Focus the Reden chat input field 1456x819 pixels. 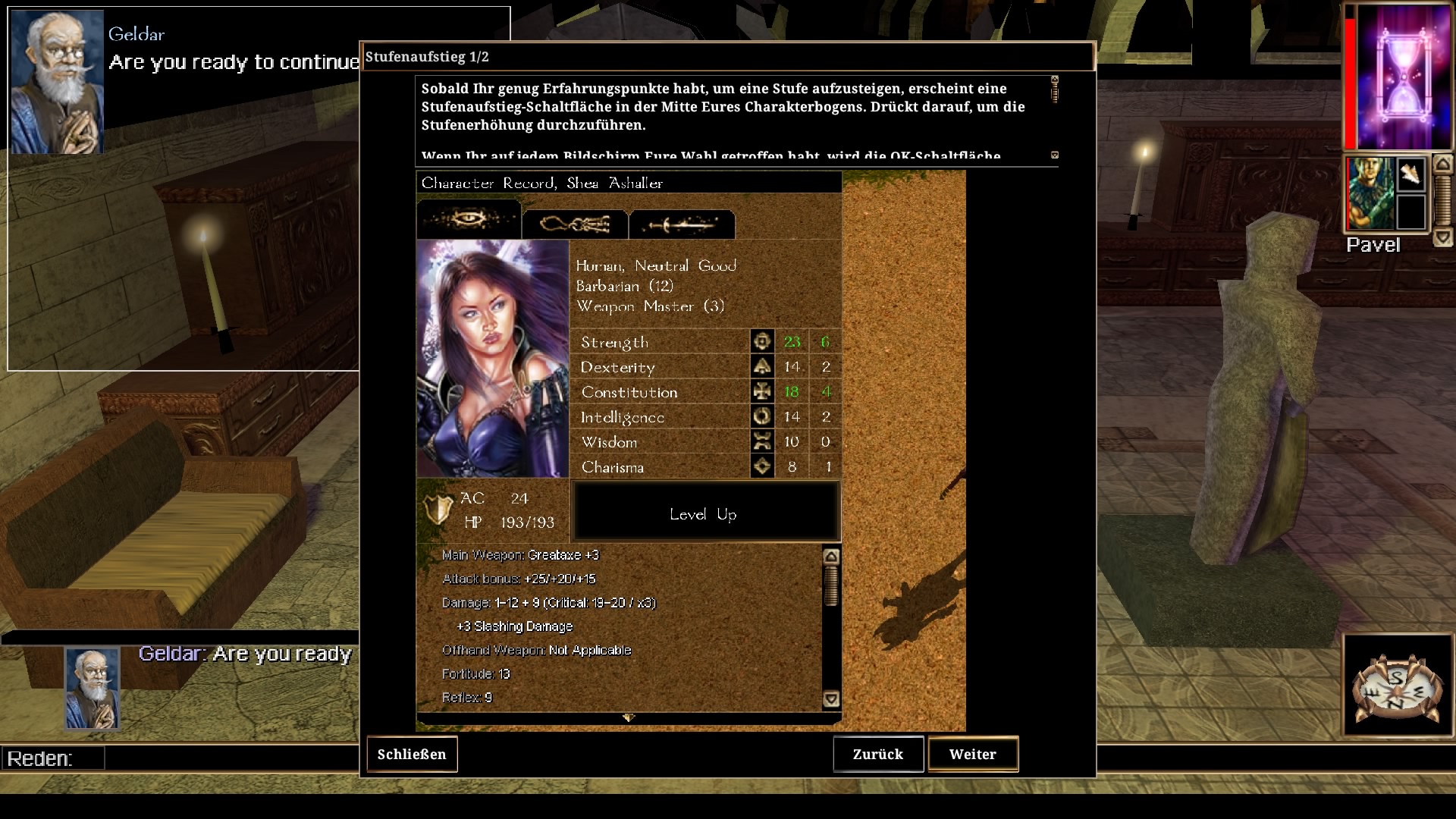point(227,758)
